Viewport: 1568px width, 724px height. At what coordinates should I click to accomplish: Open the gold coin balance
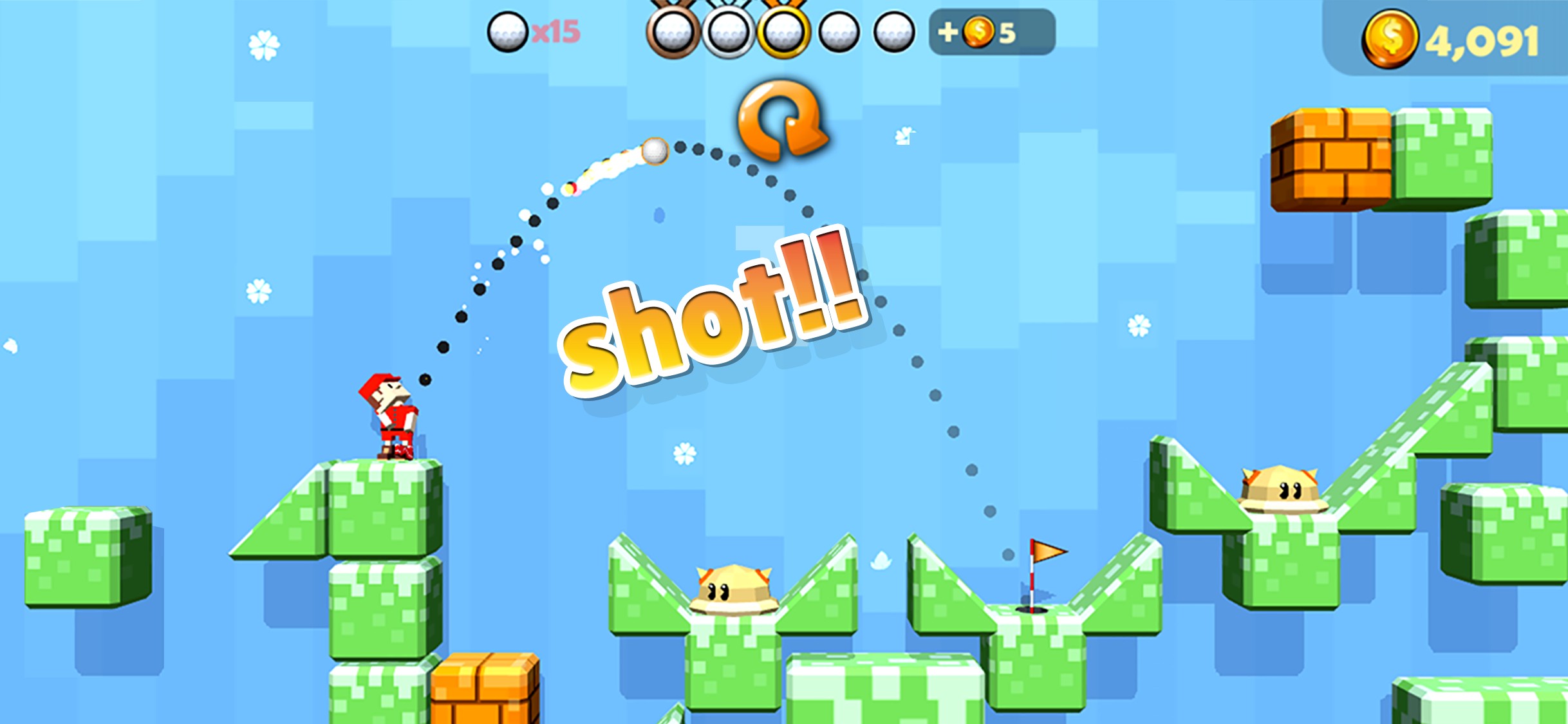click(1450, 40)
